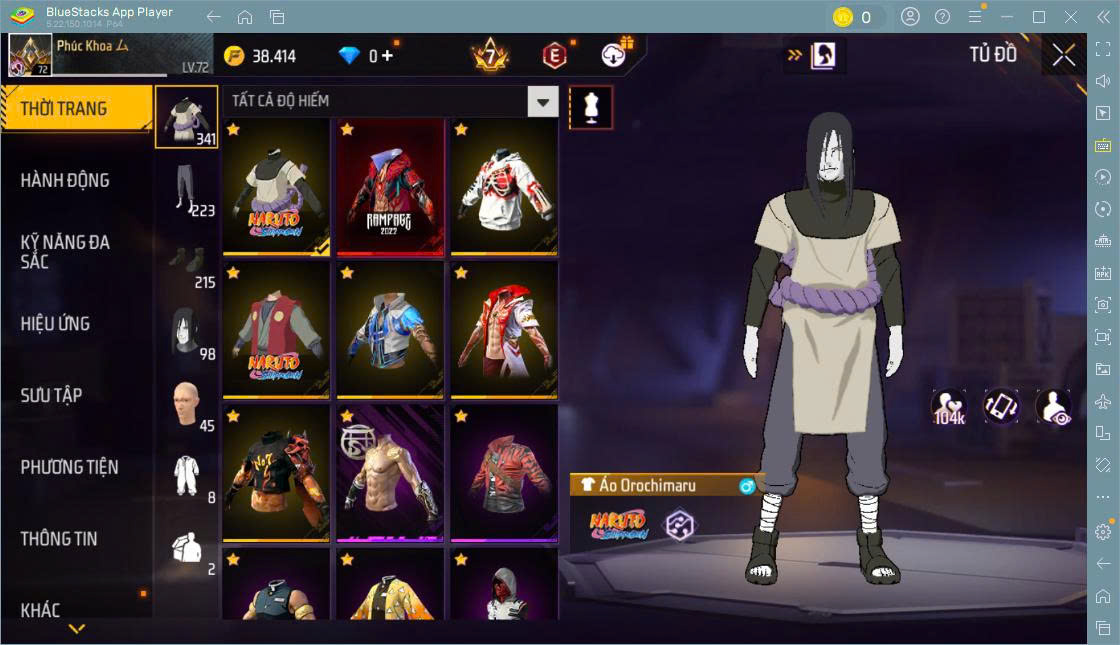Toggle the character visibility eye icon
1120x645 pixels.
point(1053,407)
